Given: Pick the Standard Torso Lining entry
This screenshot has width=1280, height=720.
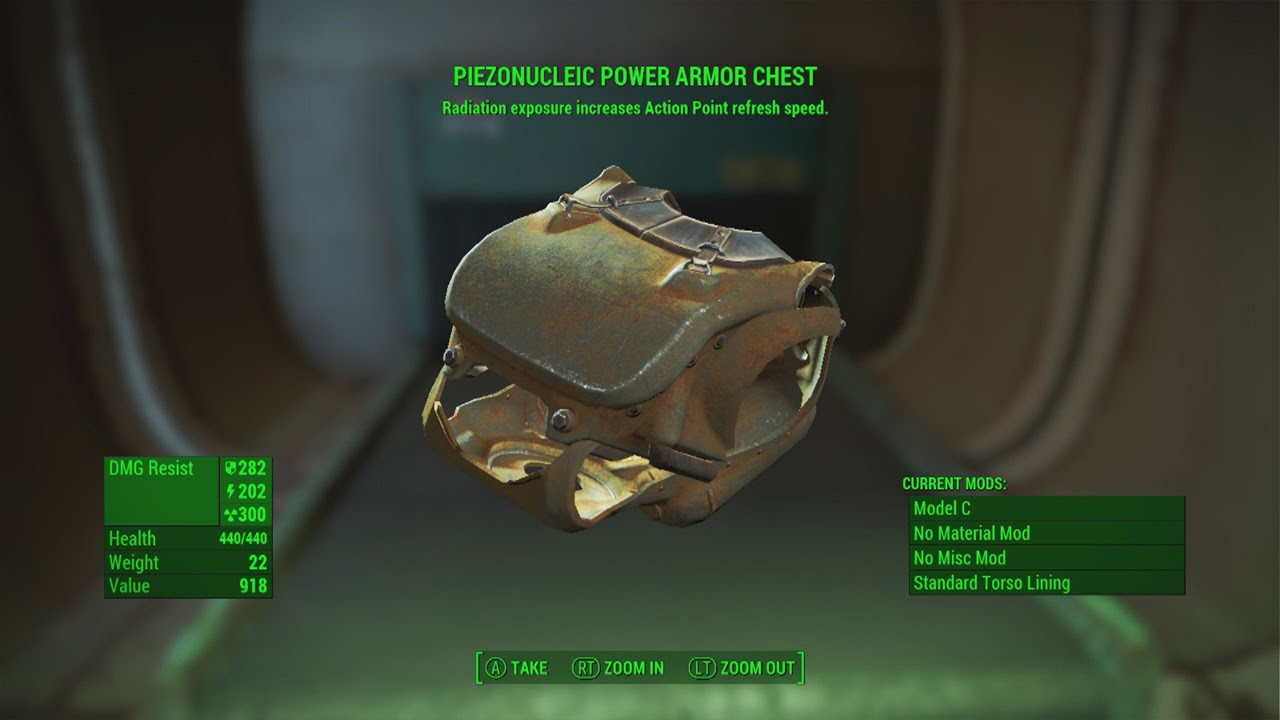Looking at the screenshot, I should pos(1046,583).
